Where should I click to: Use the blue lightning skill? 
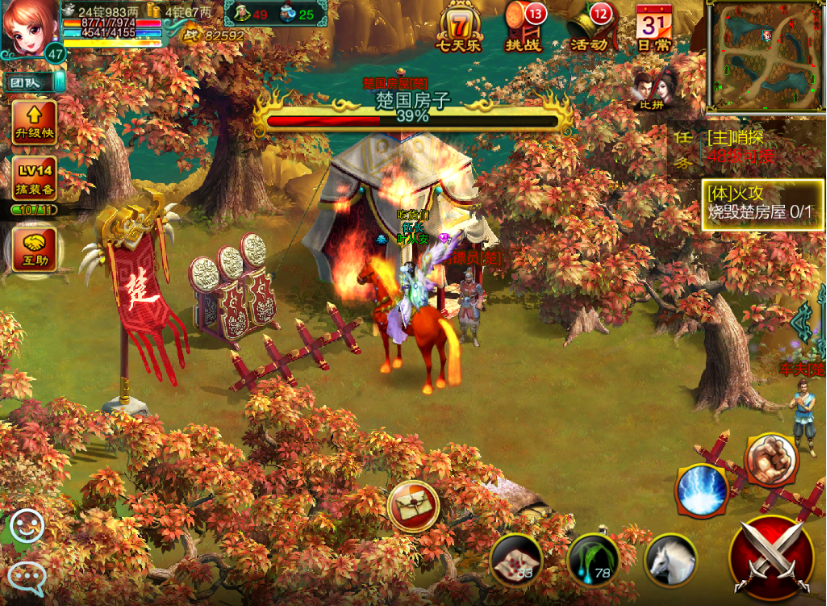coord(701,489)
